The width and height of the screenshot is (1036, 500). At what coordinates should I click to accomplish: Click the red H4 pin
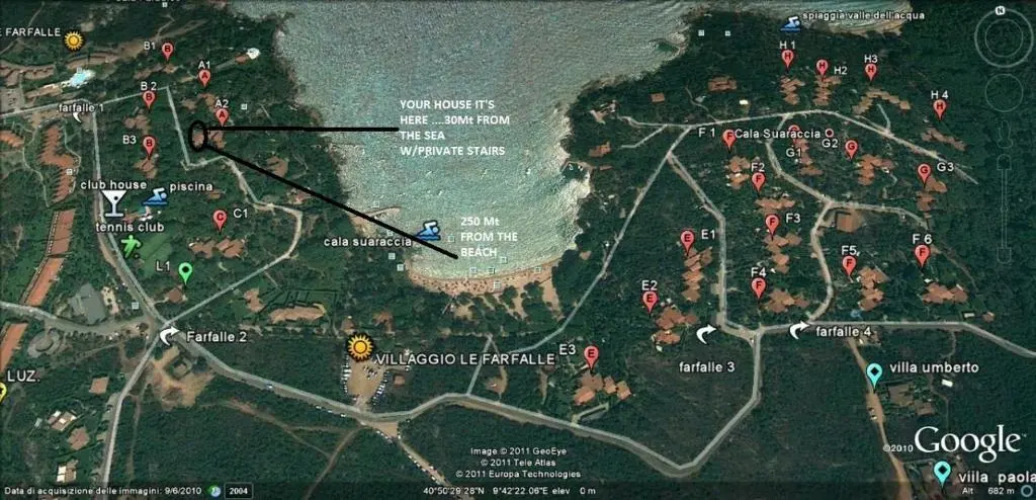939,108
